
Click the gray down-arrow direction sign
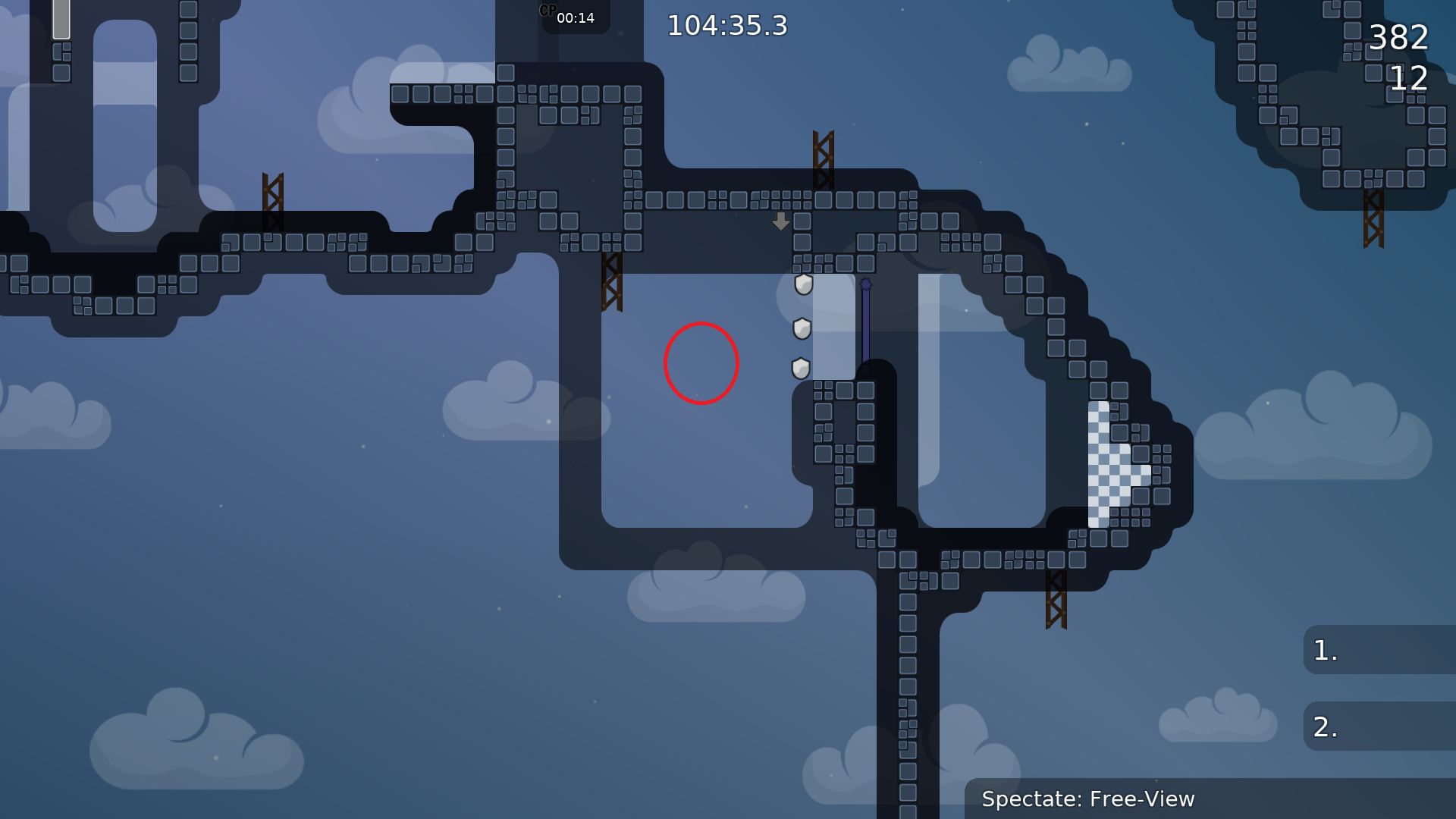(x=780, y=223)
